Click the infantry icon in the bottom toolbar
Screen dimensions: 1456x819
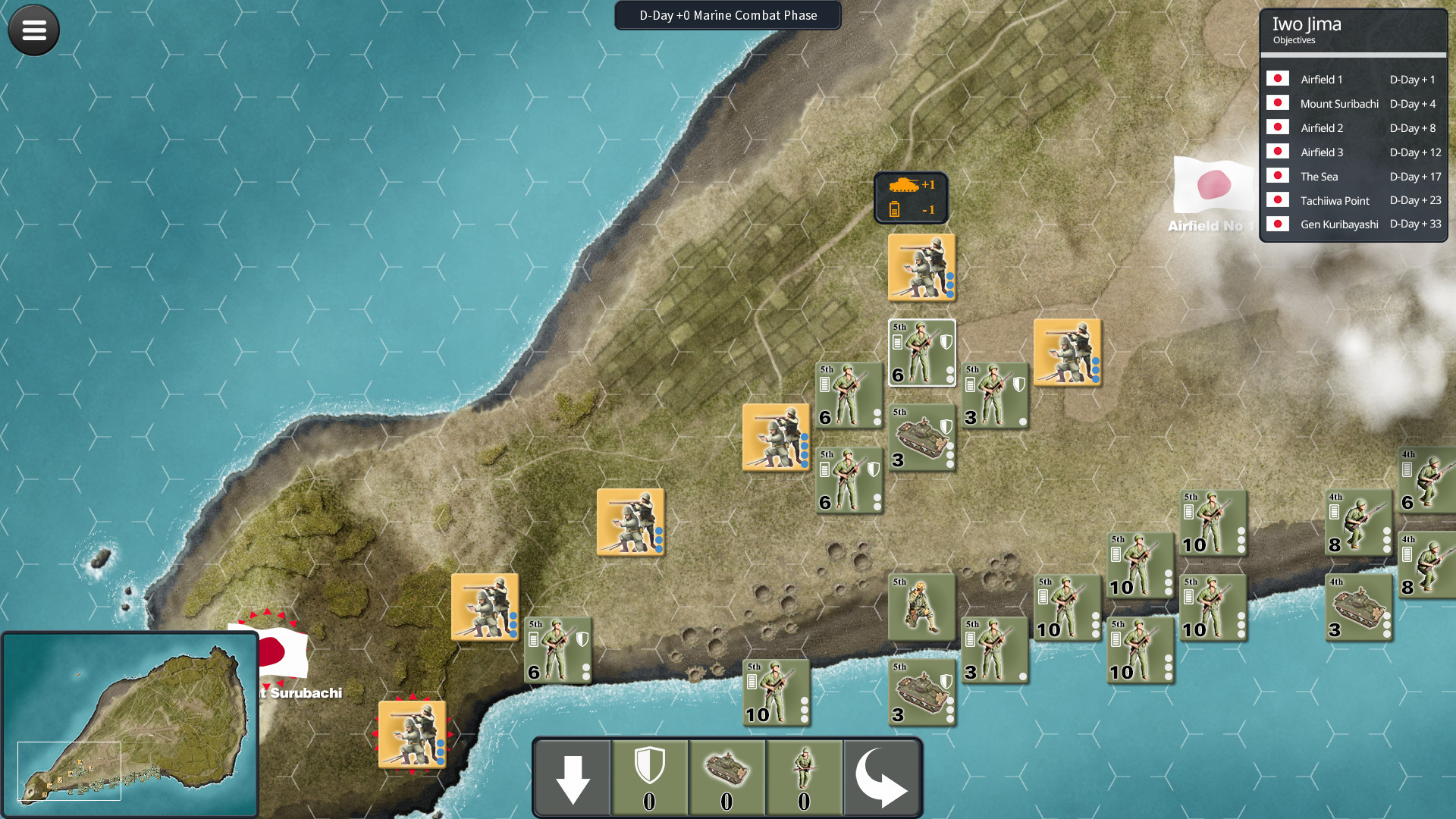(805, 777)
